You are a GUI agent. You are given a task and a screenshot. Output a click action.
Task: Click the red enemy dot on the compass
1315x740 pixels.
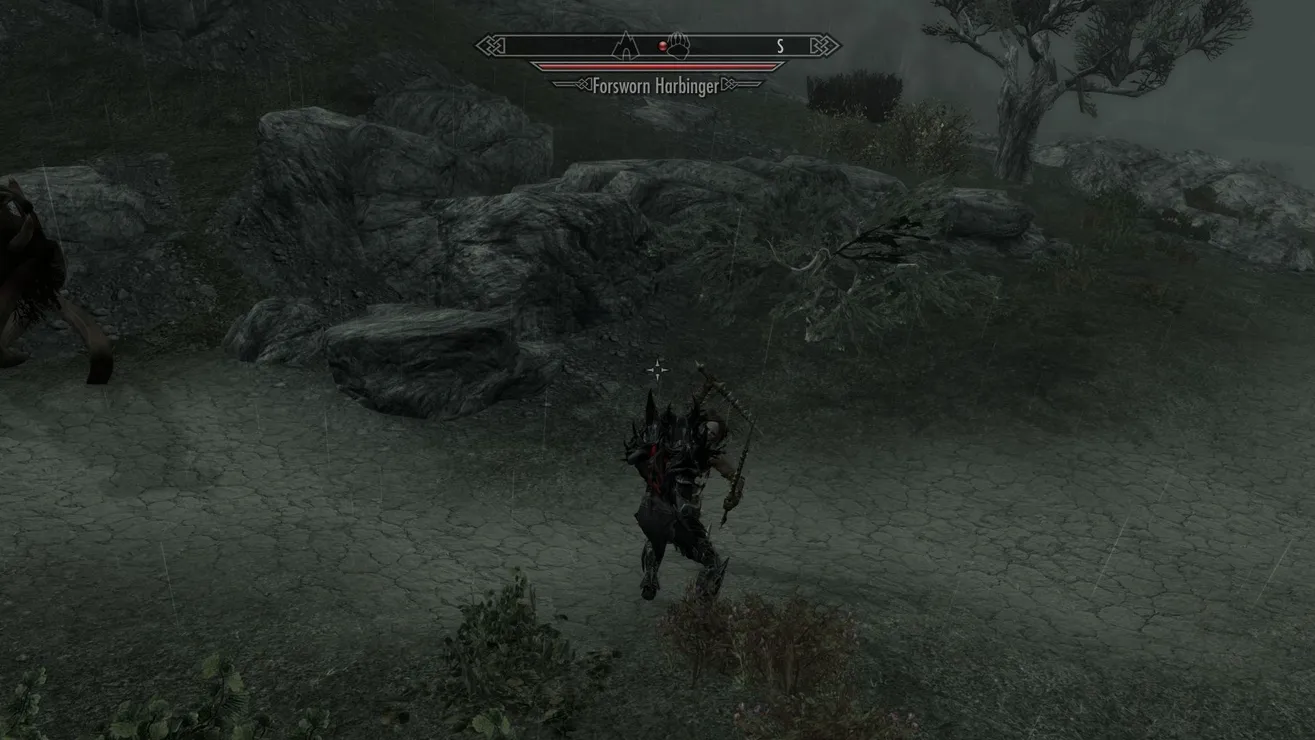coord(661,46)
